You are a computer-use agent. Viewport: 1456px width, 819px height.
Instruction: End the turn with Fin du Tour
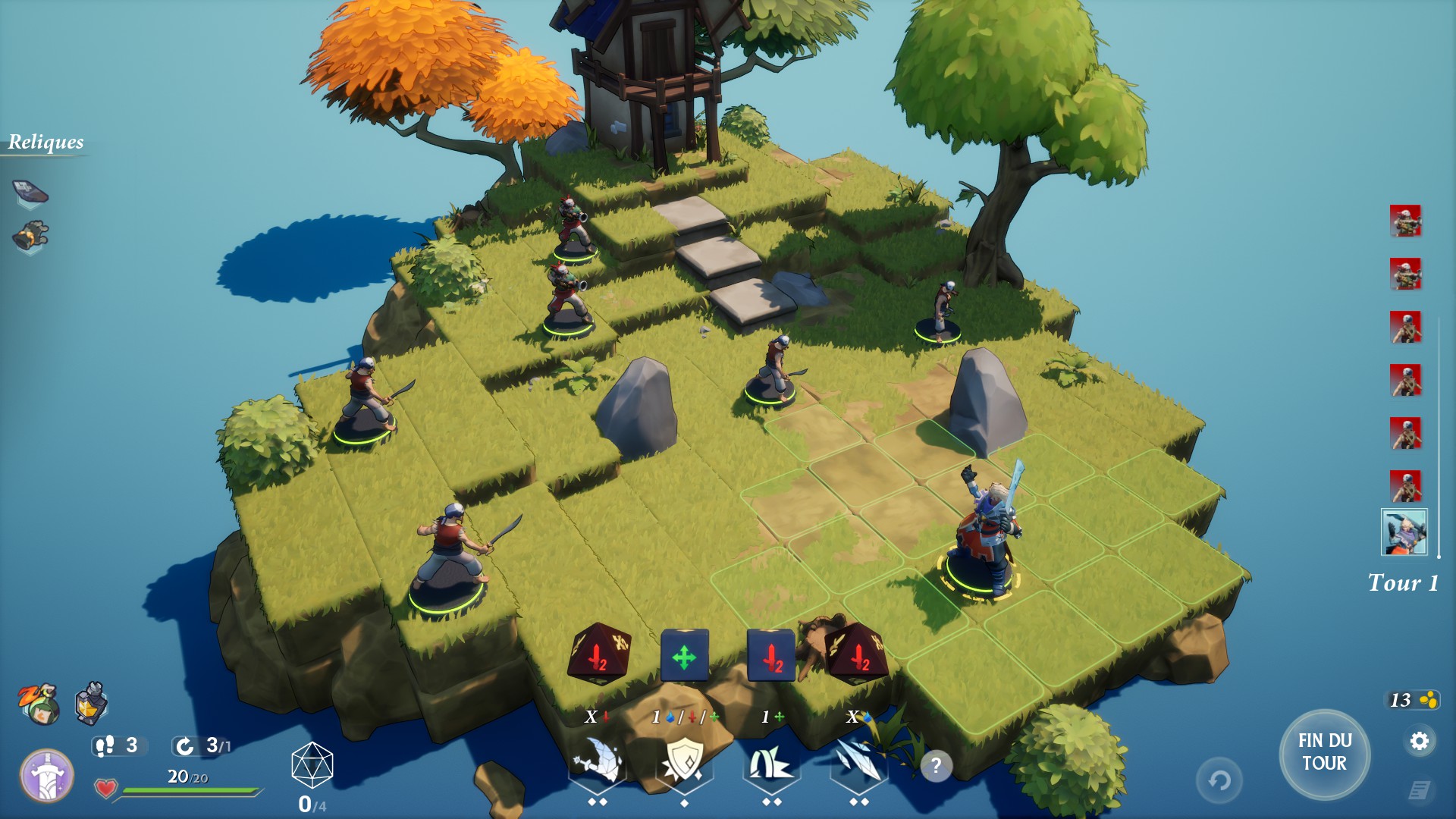pyautogui.click(x=1324, y=752)
